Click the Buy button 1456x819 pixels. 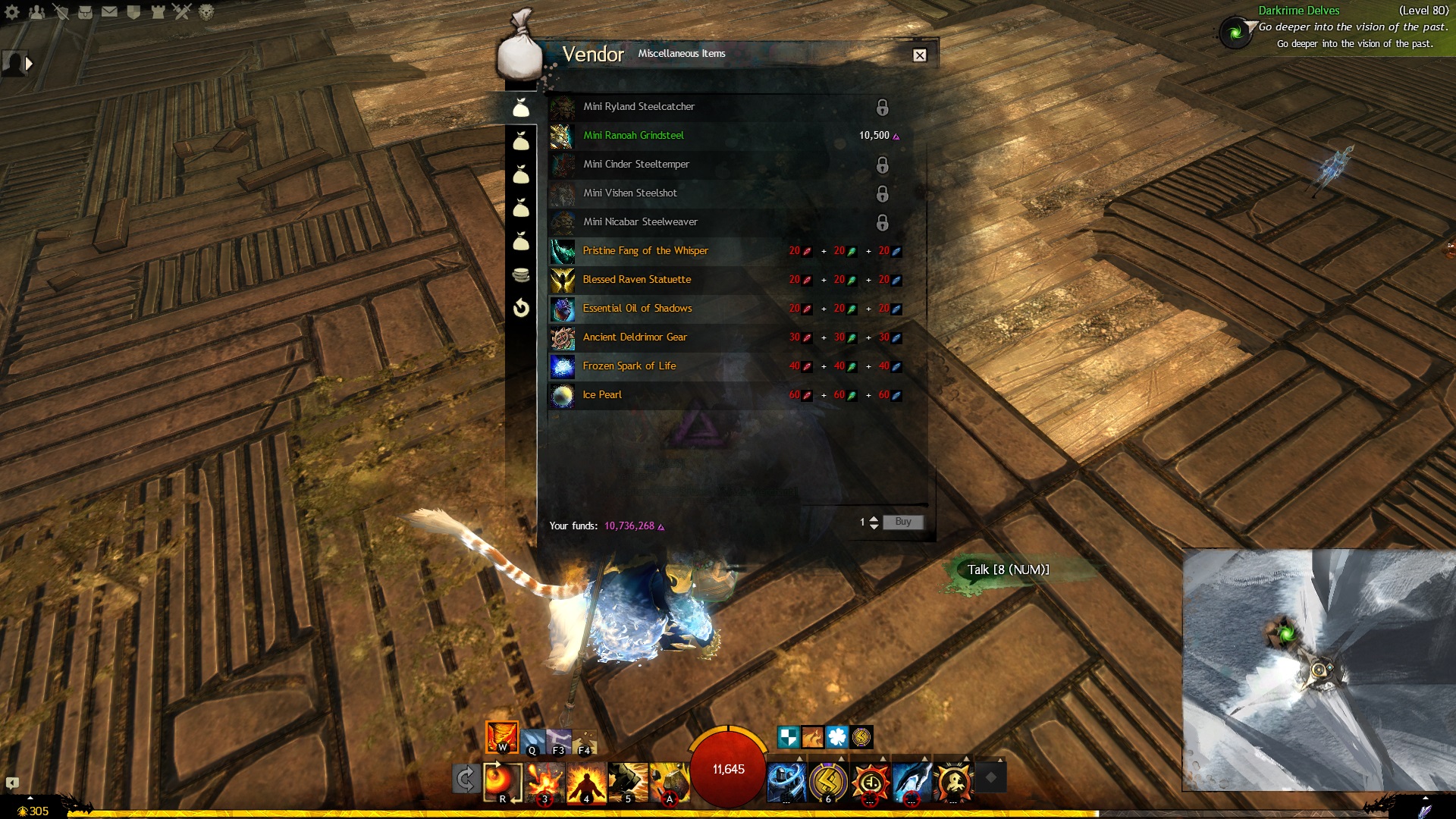(902, 522)
